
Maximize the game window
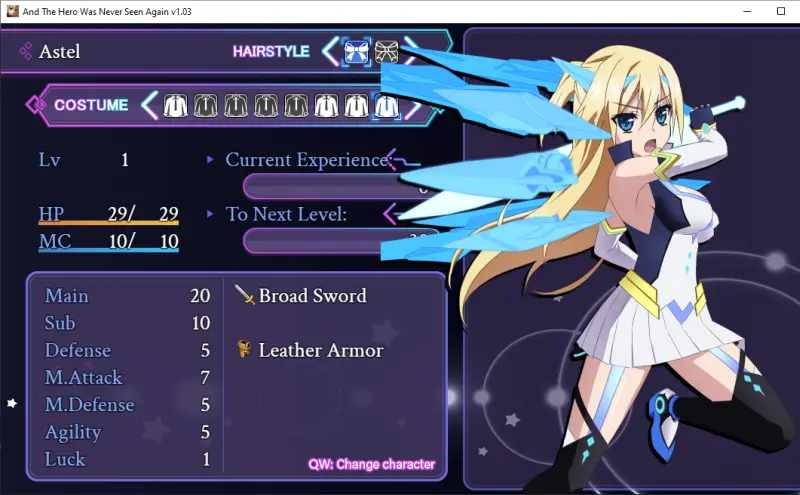click(781, 11)
